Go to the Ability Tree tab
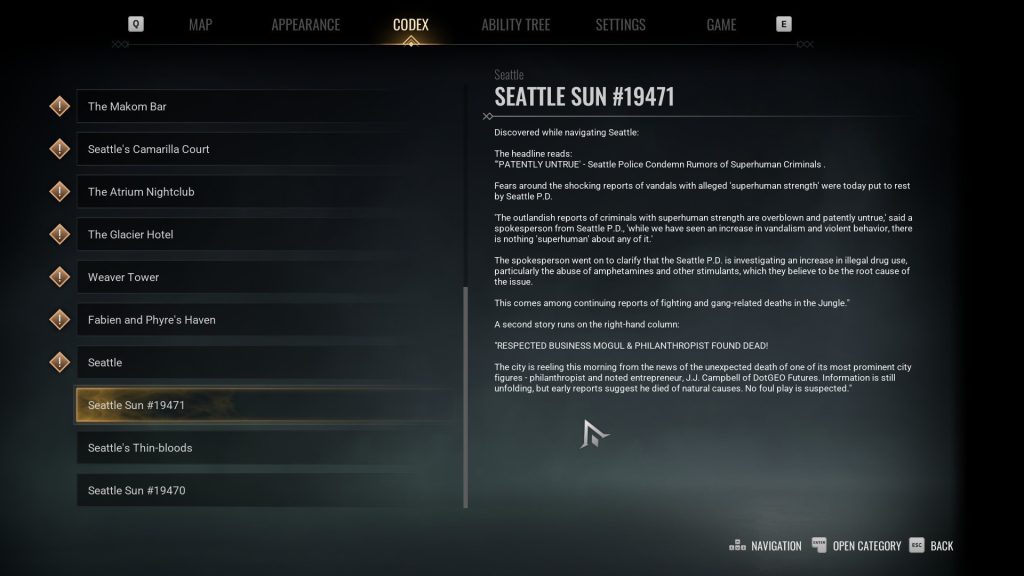1024x576 pixels. tap(515, 24)
